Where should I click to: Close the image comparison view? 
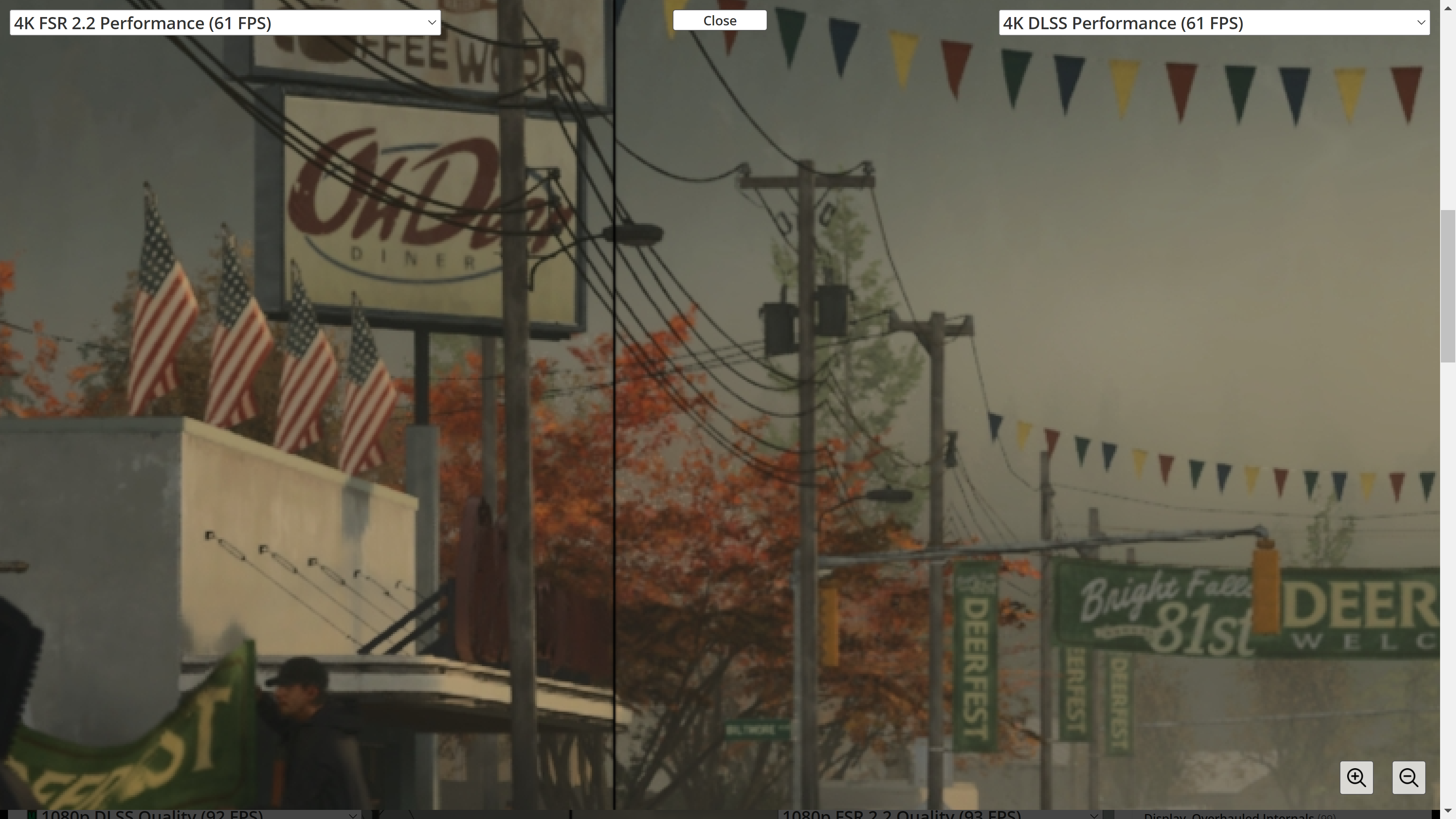(719, 20)
